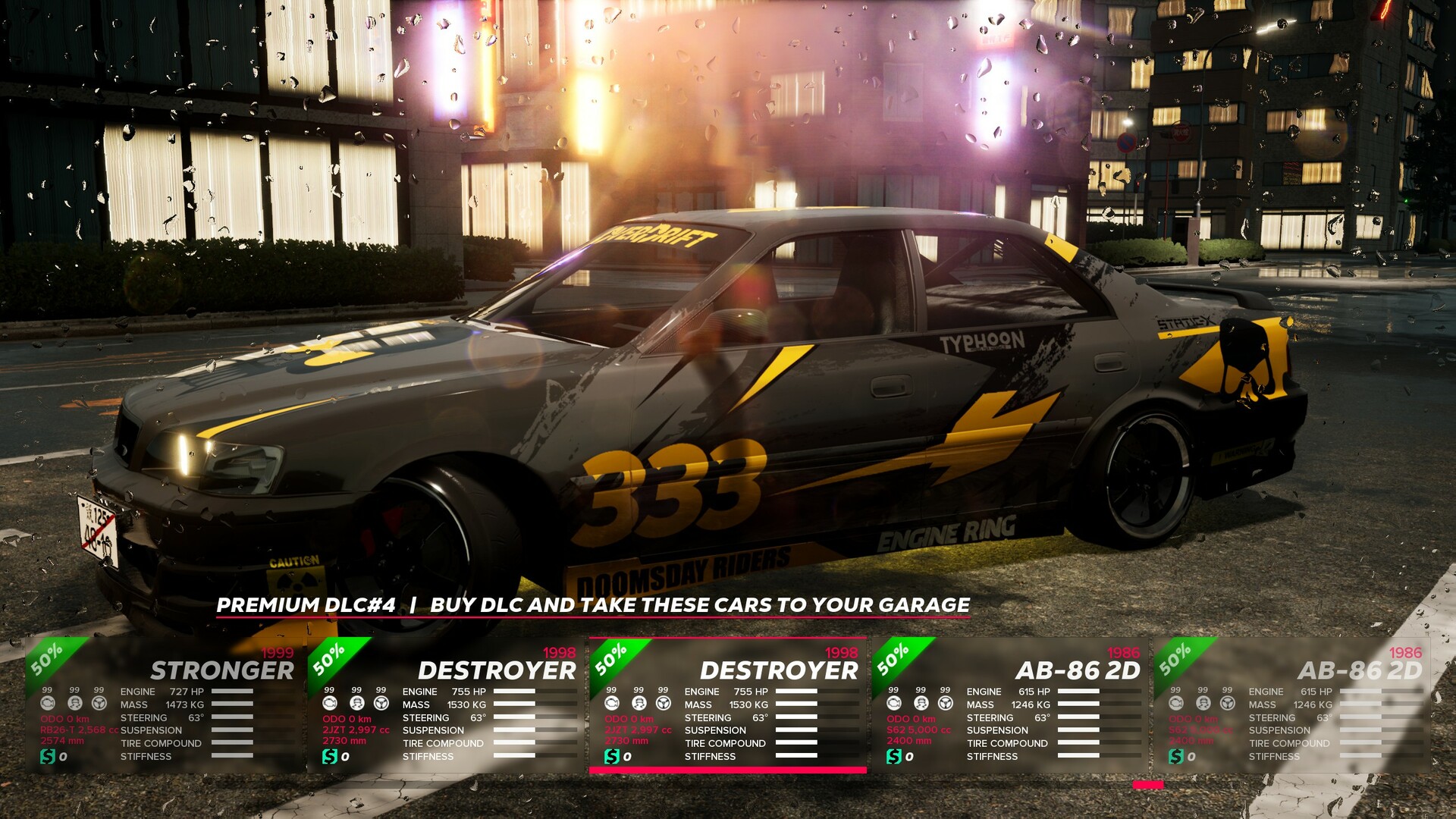Click the green dollar currency icon on the Stronger card
This screenshot has width=1456, height=819.
[x=48, y=755]
